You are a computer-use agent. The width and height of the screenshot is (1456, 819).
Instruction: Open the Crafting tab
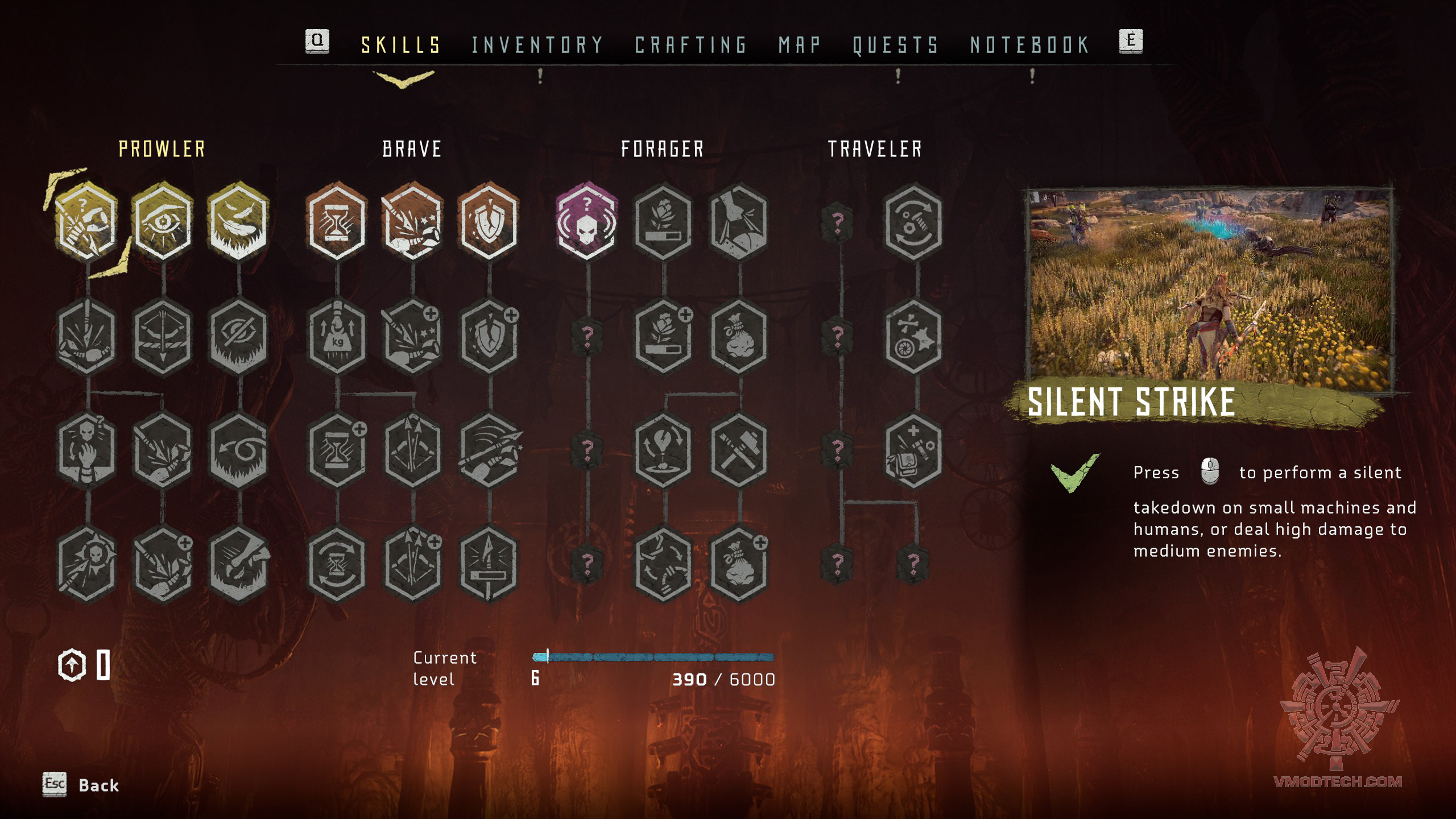tap(690, 45)
